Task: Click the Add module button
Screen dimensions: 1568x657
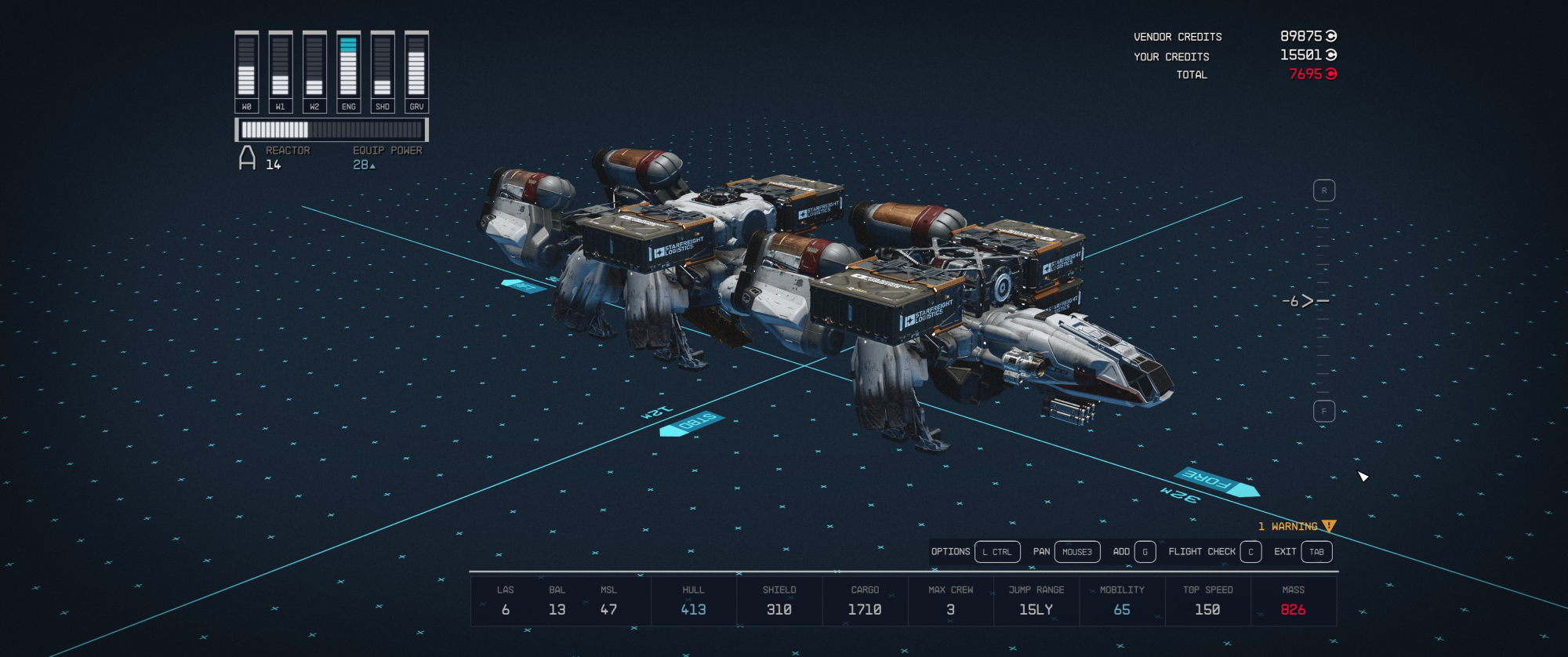Action: [1134, 552]
